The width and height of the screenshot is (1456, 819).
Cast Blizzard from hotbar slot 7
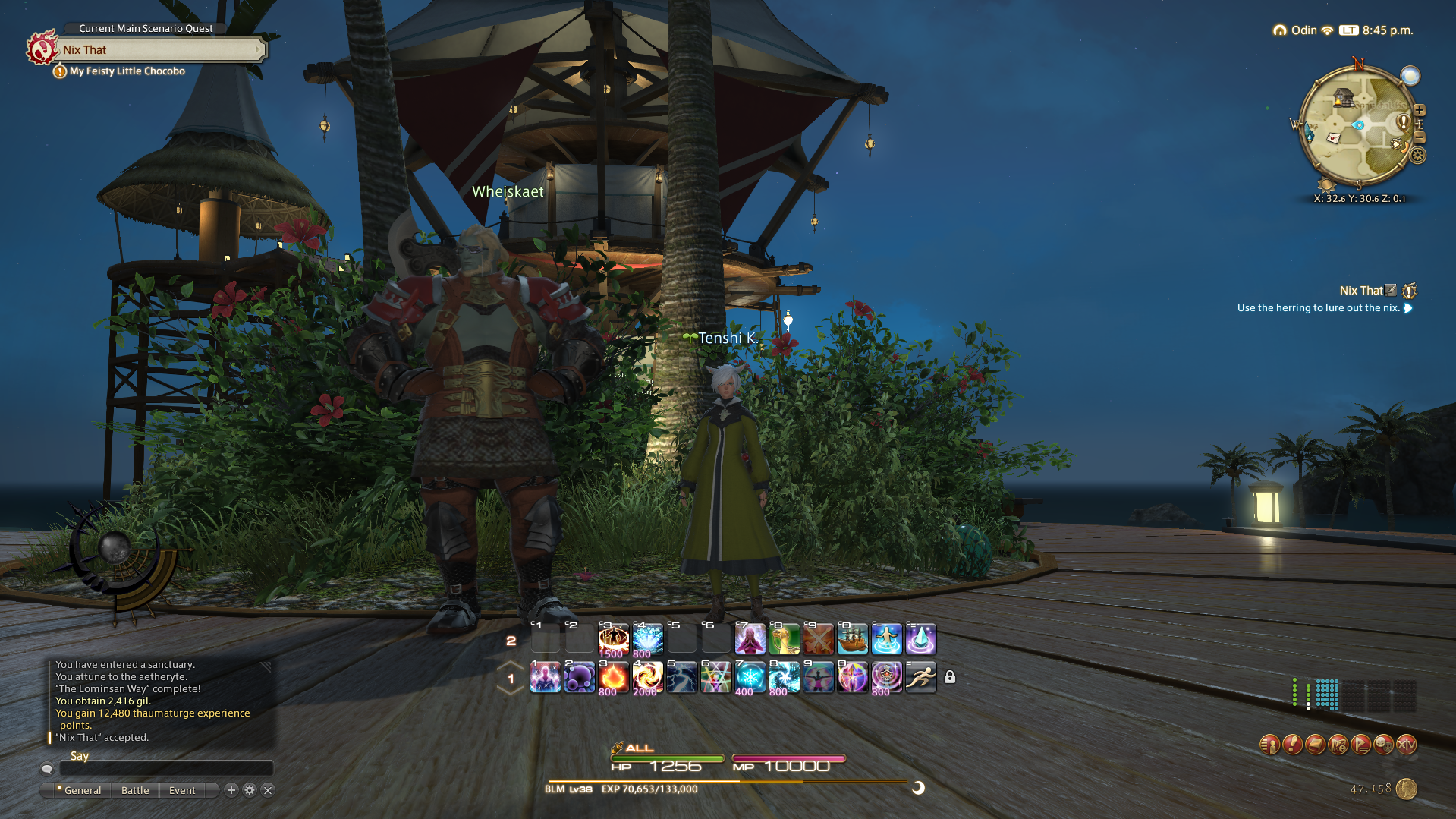pos(748,677)
